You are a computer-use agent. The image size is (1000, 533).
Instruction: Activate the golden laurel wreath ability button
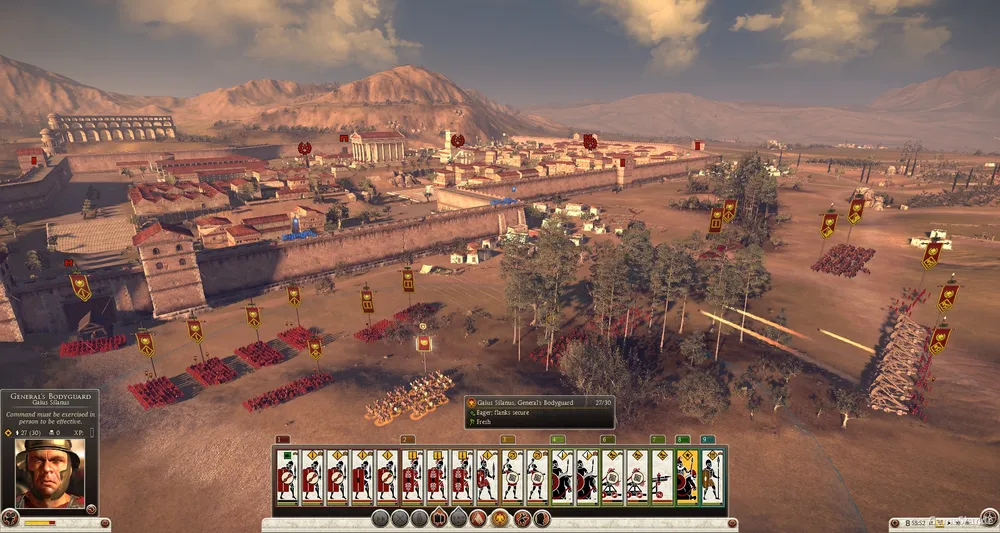pyautogui.click(x=499, y=518)
